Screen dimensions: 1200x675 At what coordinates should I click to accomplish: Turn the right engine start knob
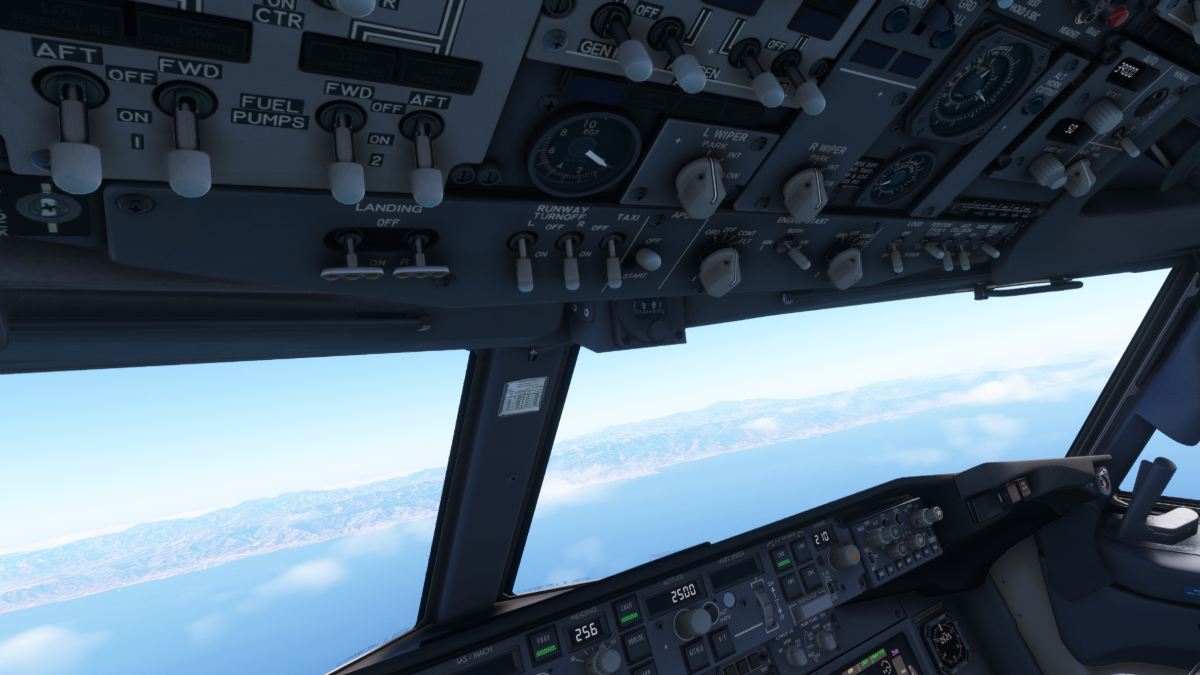(x=845, y=268)
